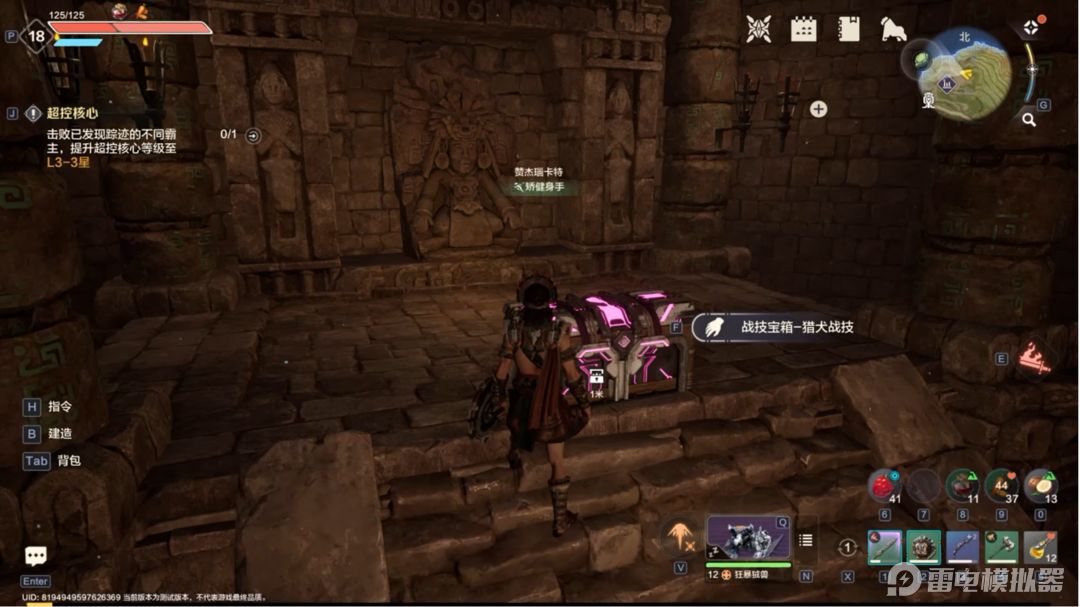Open the chat speech bubble
Image resolution: width=1080 pixels, height=607 pixels.
click(x=36, y=556)
